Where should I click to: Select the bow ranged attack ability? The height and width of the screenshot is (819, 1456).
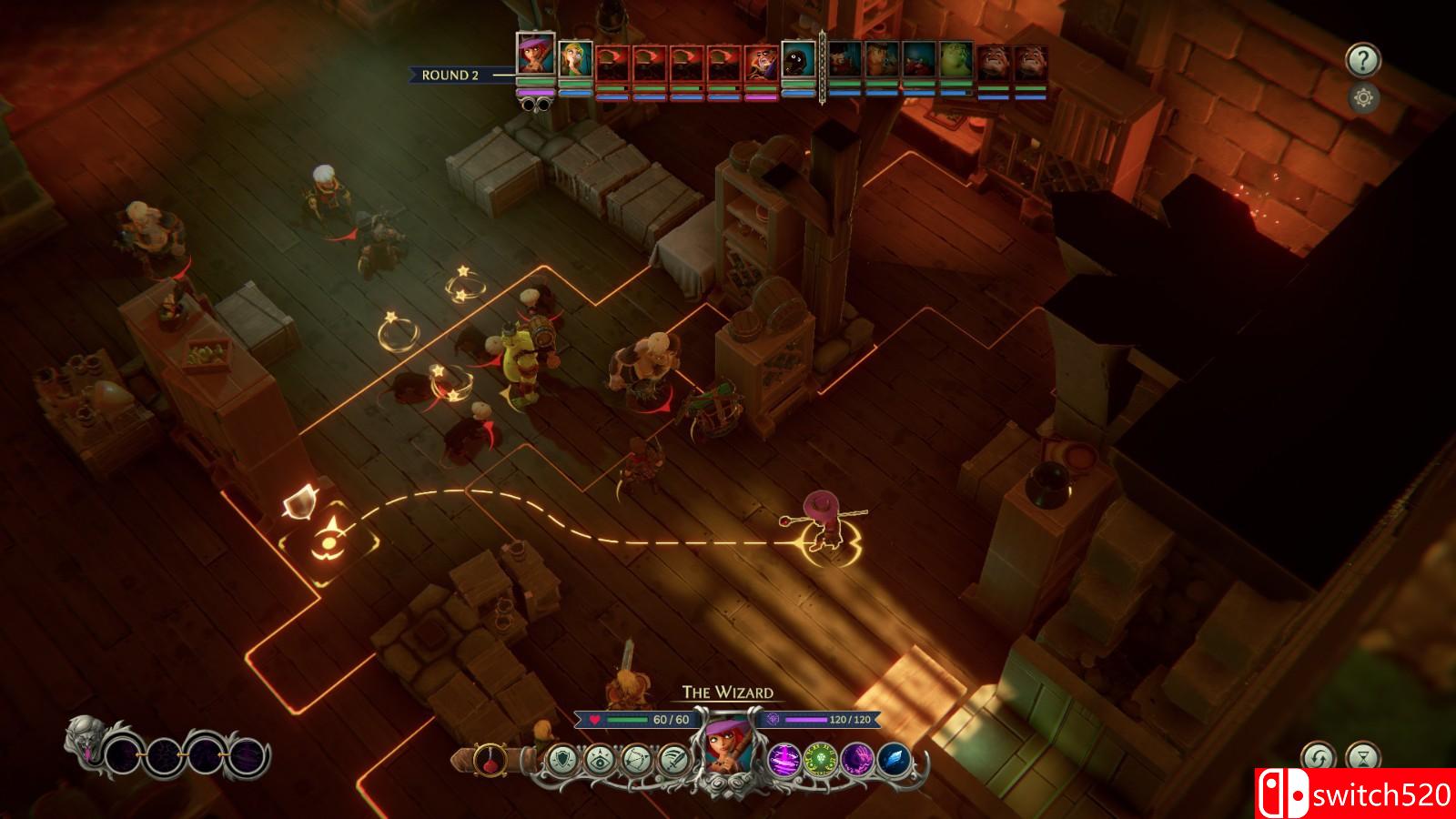[x=637, y=758]
